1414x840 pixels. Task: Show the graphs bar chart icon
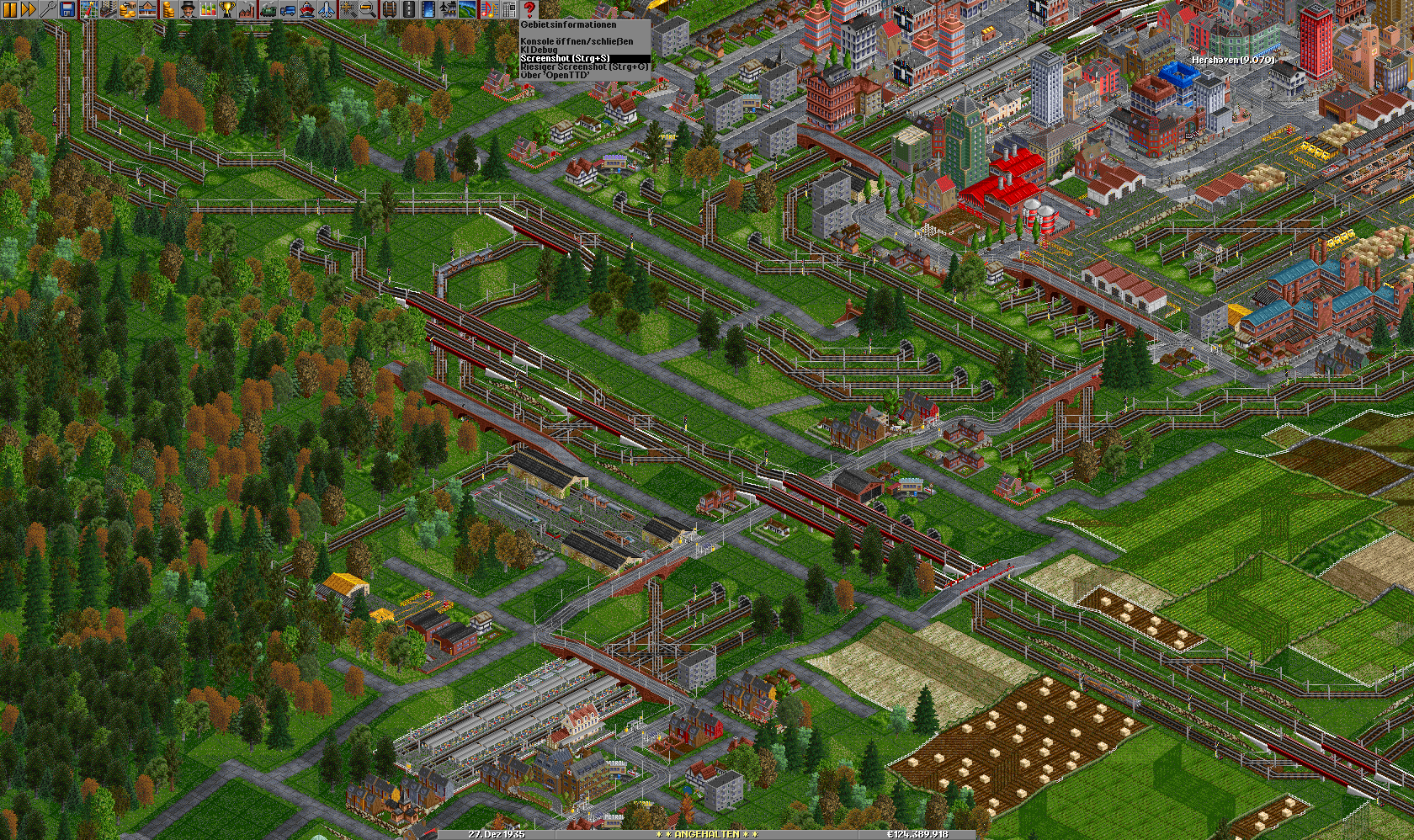tap(207, 9)
